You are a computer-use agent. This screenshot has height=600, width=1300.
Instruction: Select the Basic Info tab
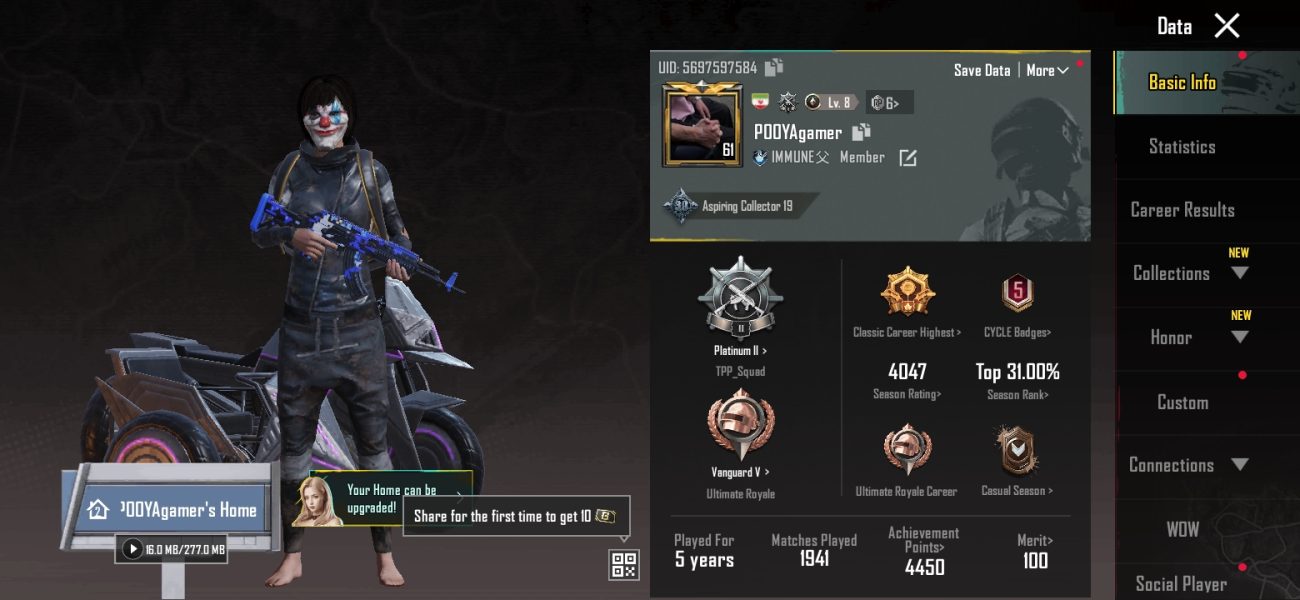click(x=1182, y=83)
